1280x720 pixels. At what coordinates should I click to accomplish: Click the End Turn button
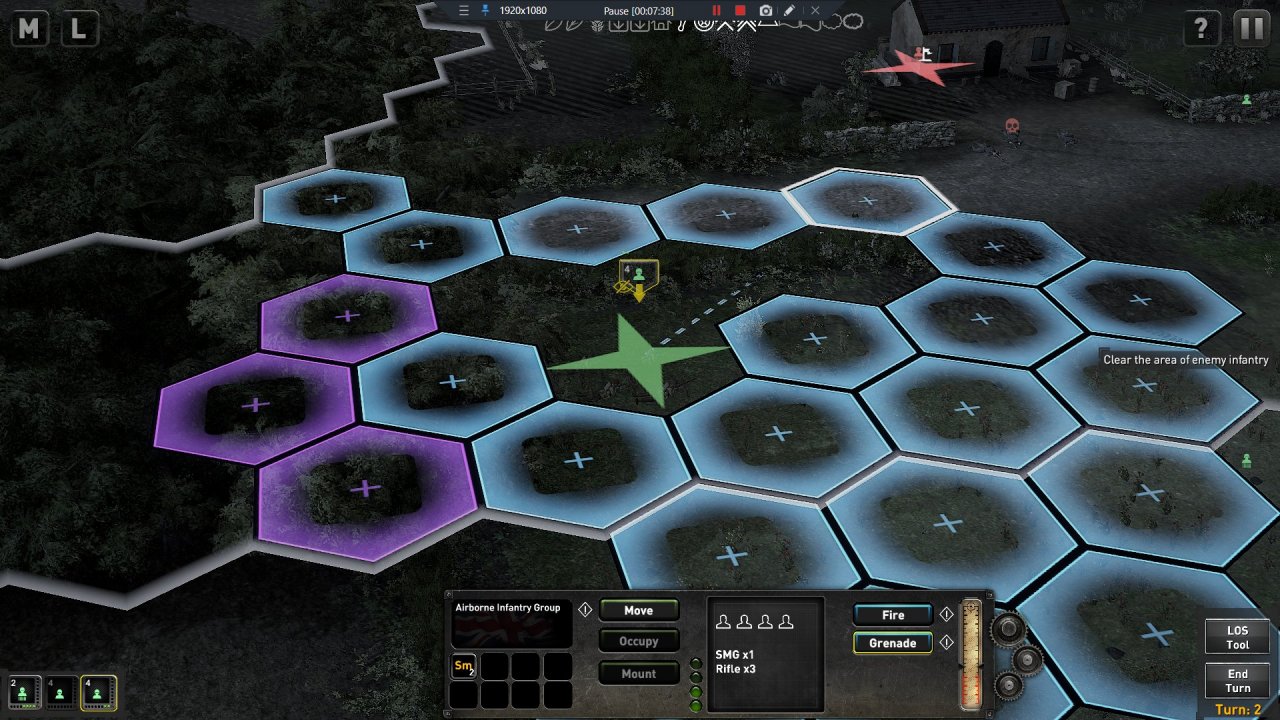click(x=1237, y=681)
